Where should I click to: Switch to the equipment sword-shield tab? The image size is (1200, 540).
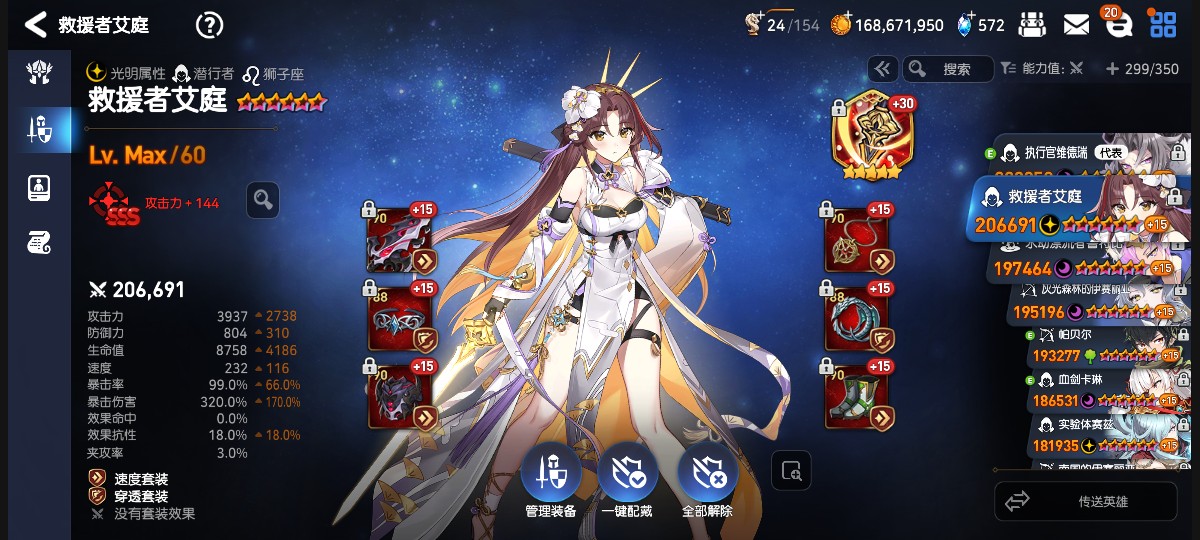click(39, 128)
